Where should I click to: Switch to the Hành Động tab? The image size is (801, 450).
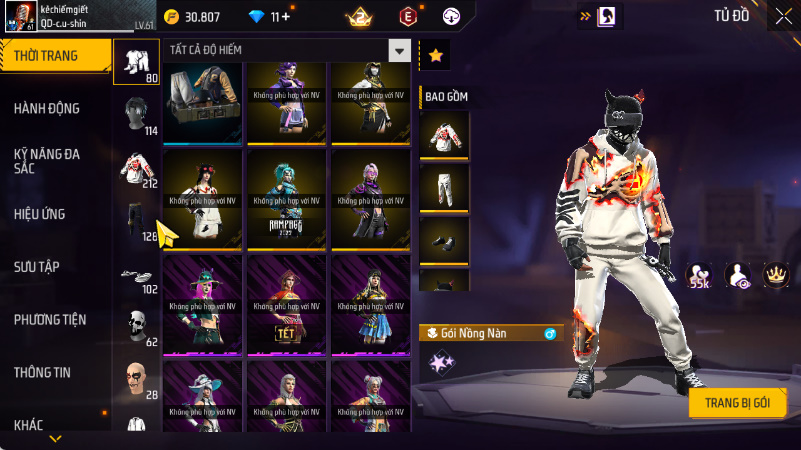(x=47, y=108)
